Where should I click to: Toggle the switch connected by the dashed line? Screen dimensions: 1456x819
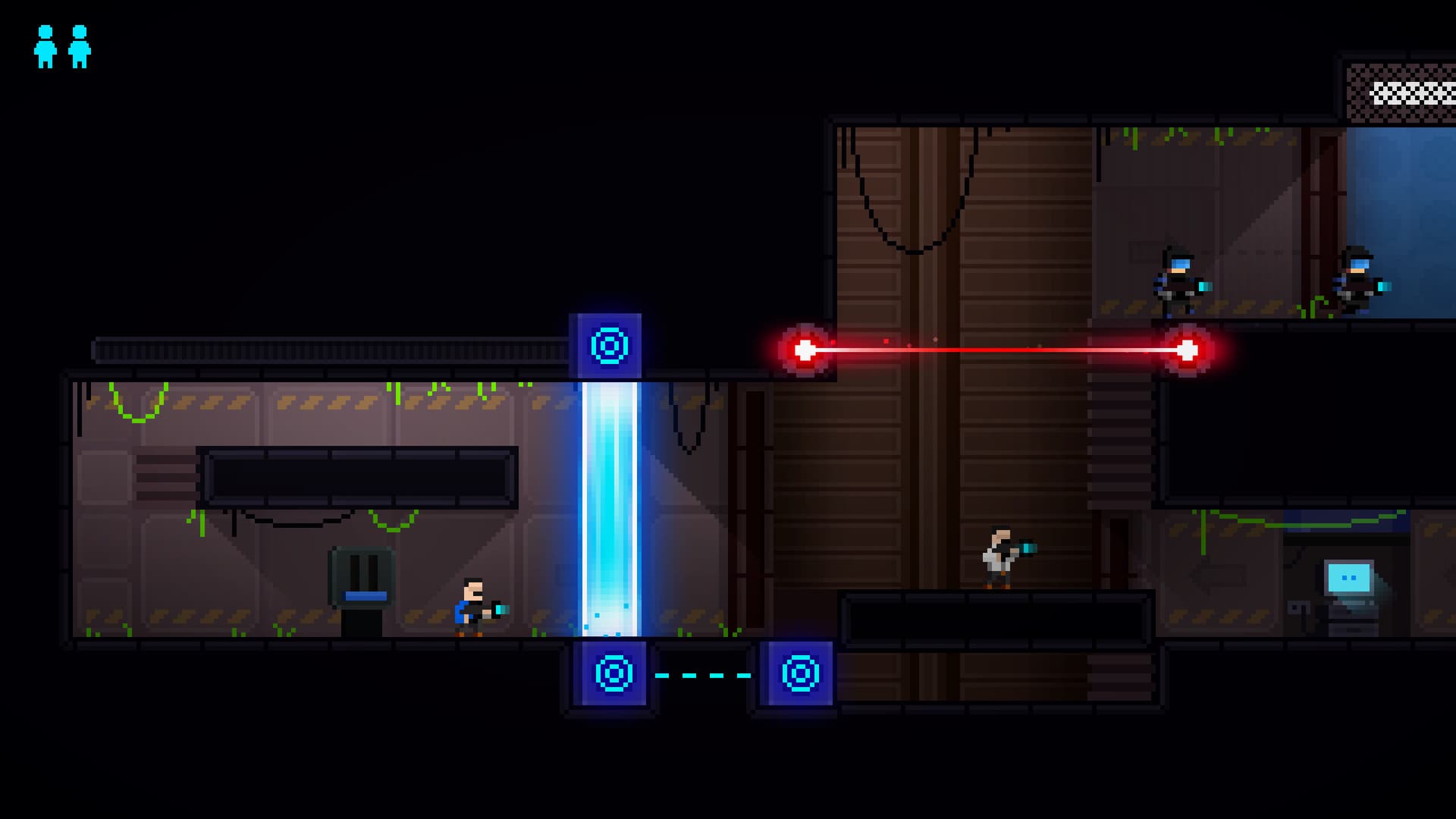[799, 675]
